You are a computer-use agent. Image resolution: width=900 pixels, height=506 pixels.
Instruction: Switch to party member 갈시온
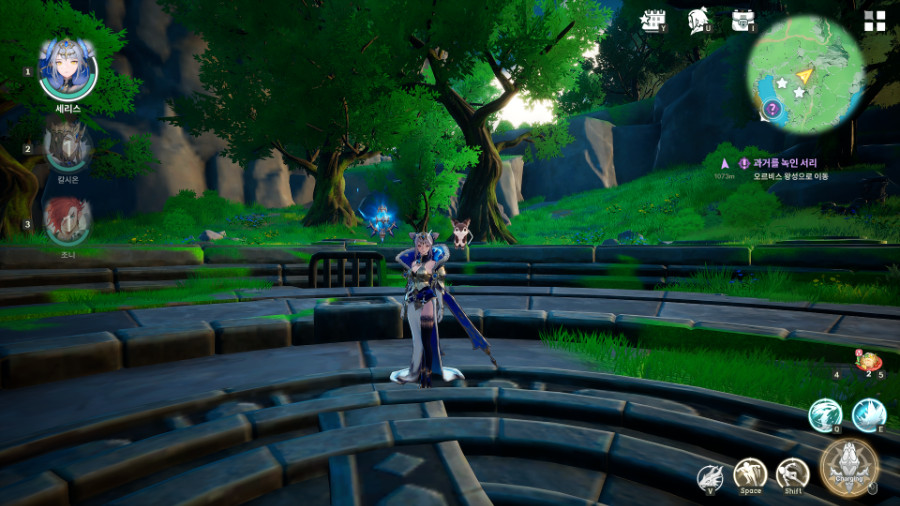[68, 148]
